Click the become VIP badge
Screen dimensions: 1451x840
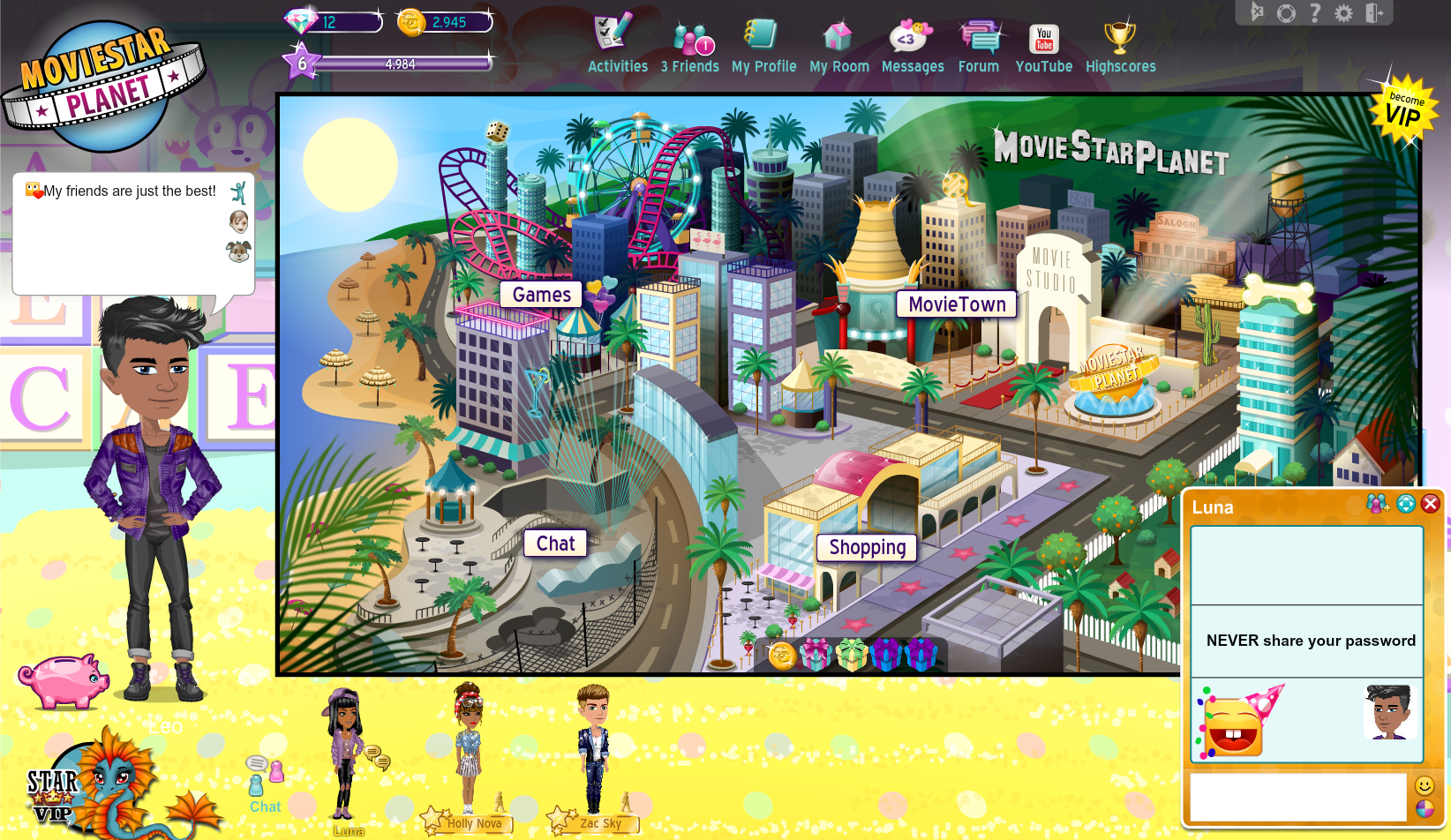click(1404, 110)
